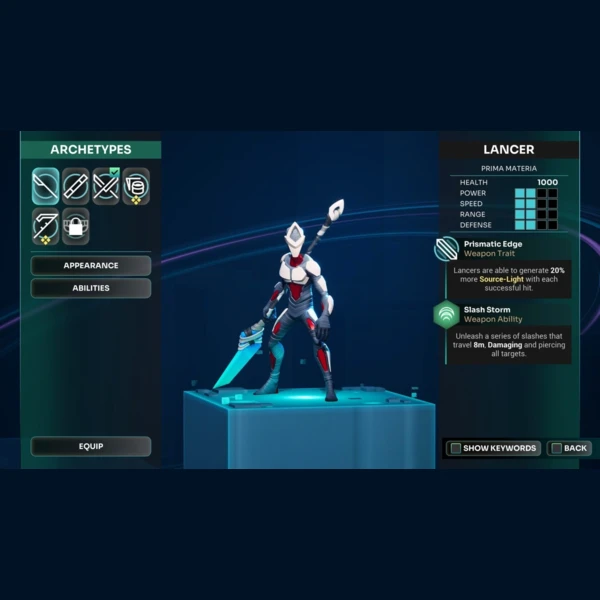The image size is (600, 600).
Task: Open the Appearance options
Action: coord(91,266)
